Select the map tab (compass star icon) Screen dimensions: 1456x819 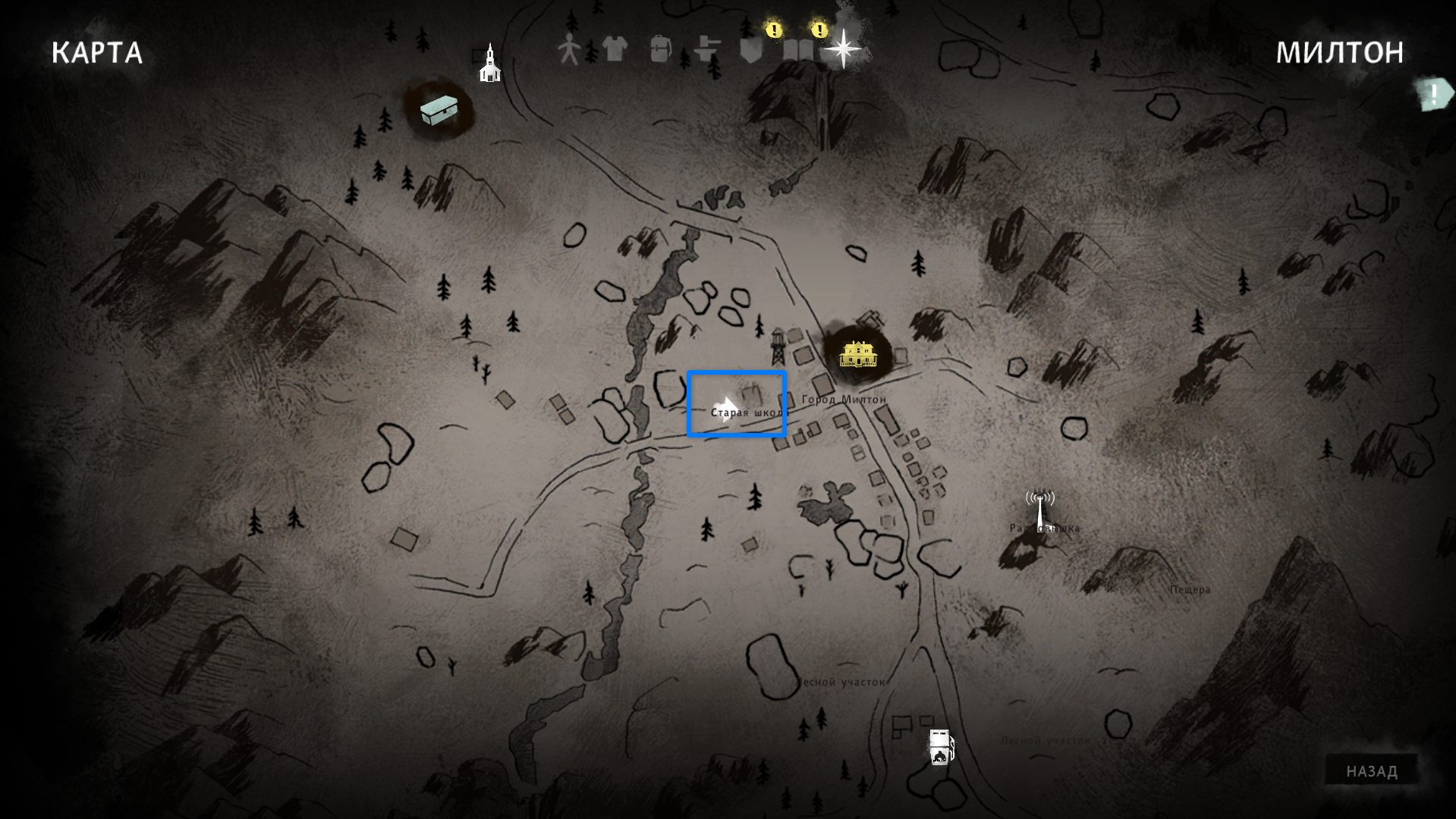point(843,49)
